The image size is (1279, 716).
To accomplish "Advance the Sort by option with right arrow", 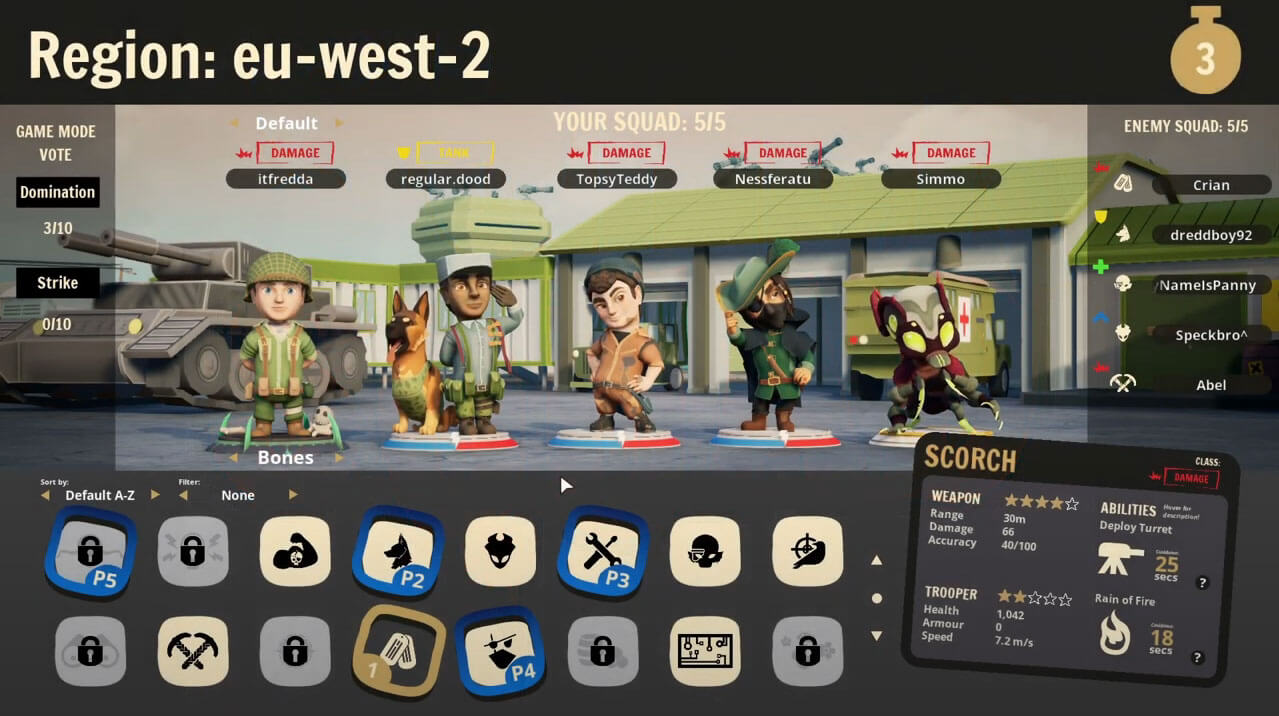I will pos(155,495).
